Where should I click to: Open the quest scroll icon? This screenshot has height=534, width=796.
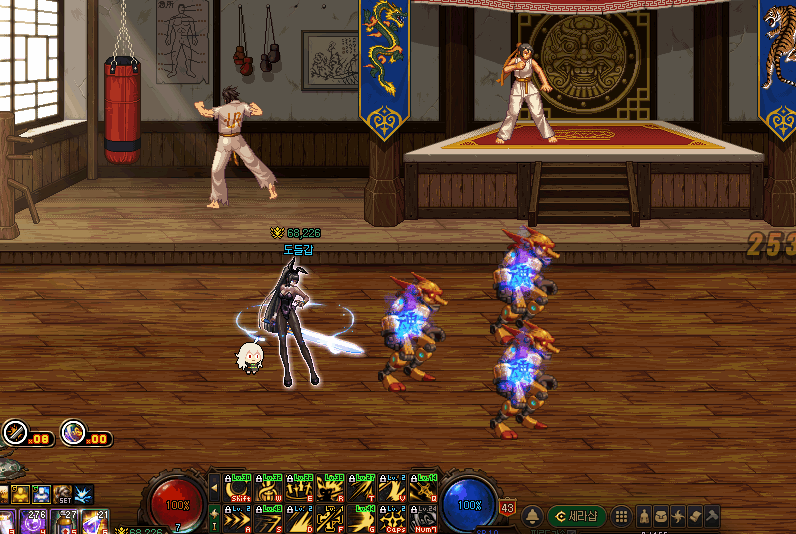(696, 516)
